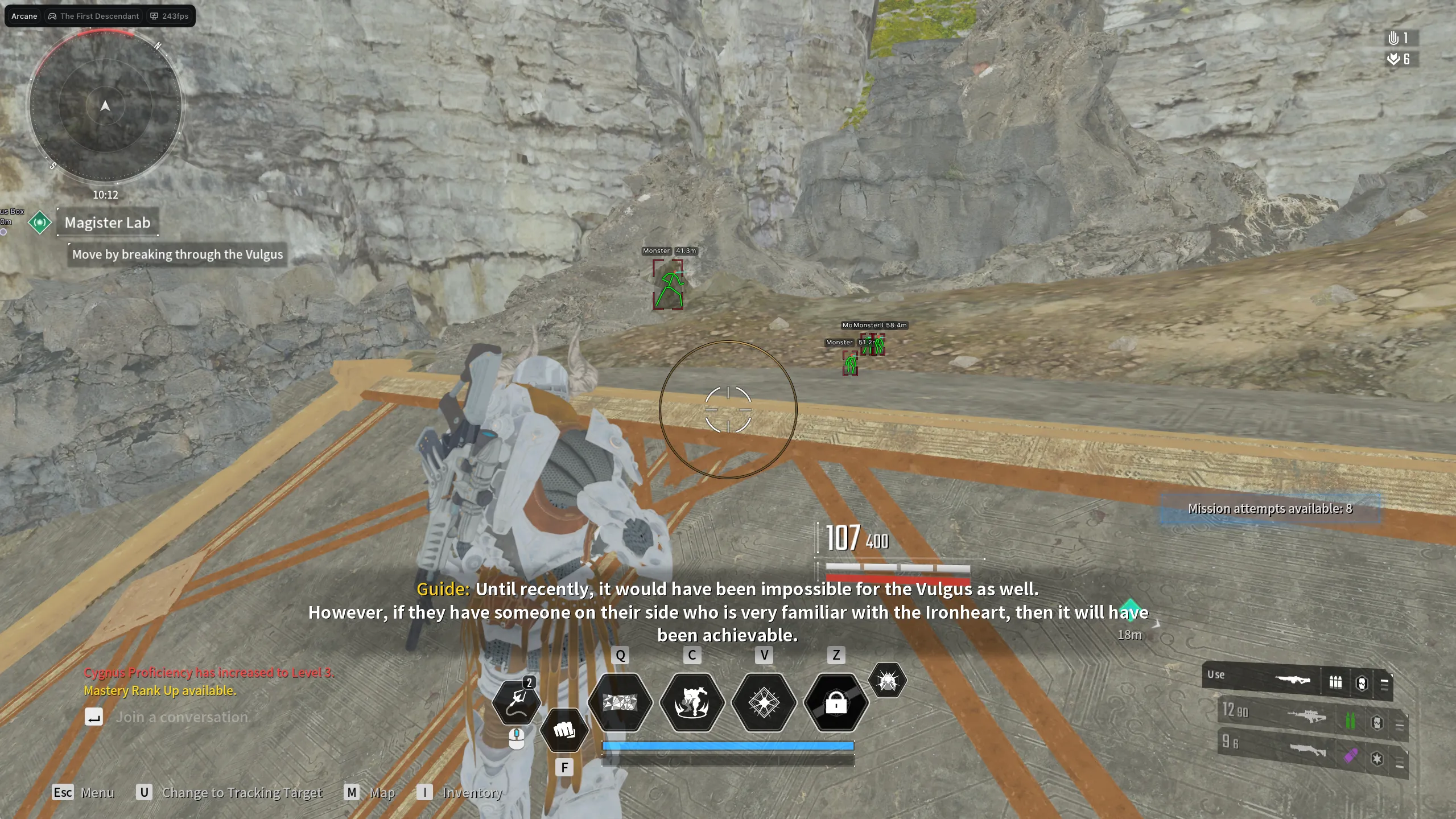The width and height of the screenshot is (1456, 819).
Task: Click the skull ammo type icon on active weapon
Action: (1362, 684)
